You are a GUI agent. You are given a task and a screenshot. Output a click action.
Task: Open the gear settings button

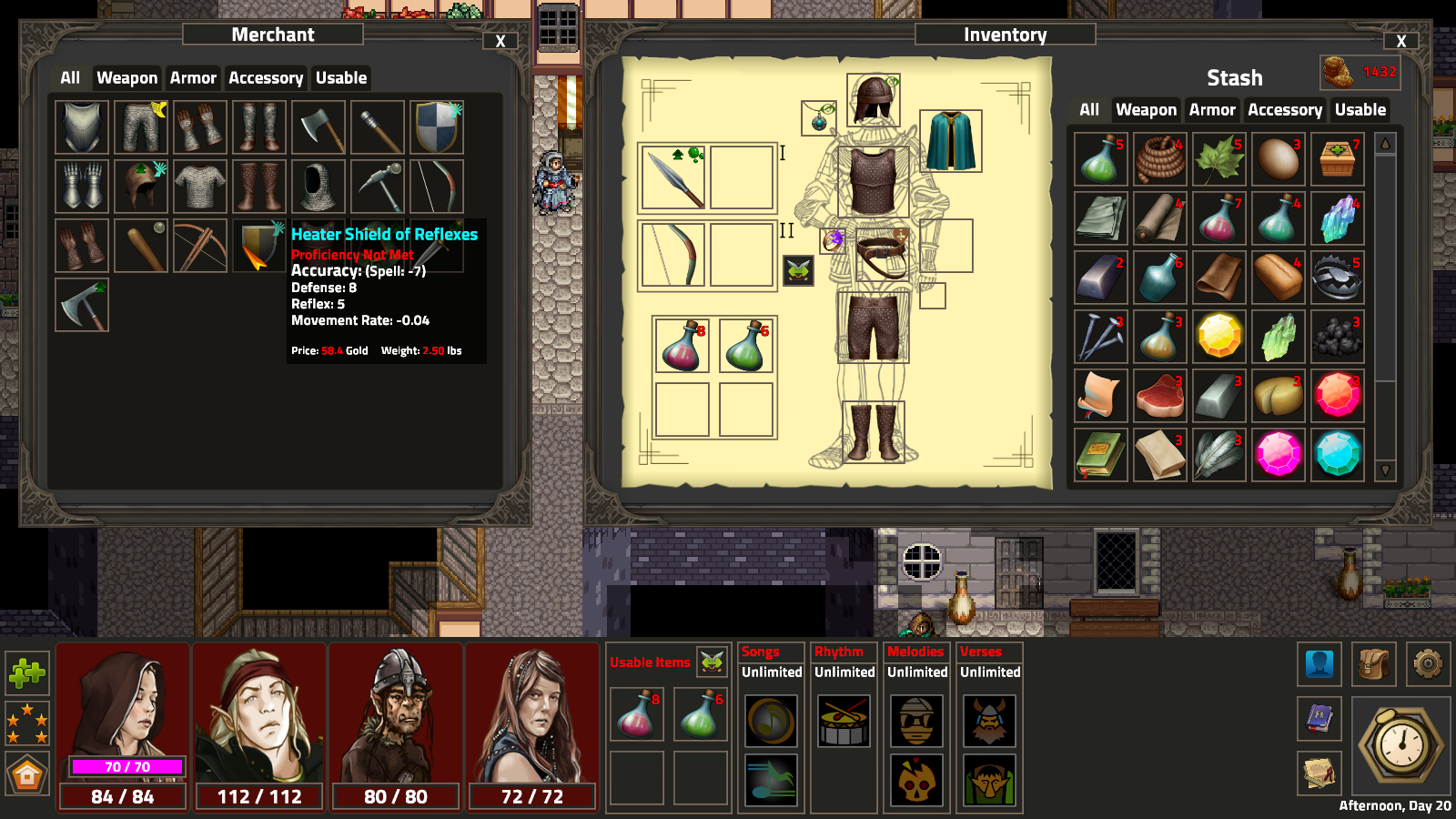tap(1428, 664)
